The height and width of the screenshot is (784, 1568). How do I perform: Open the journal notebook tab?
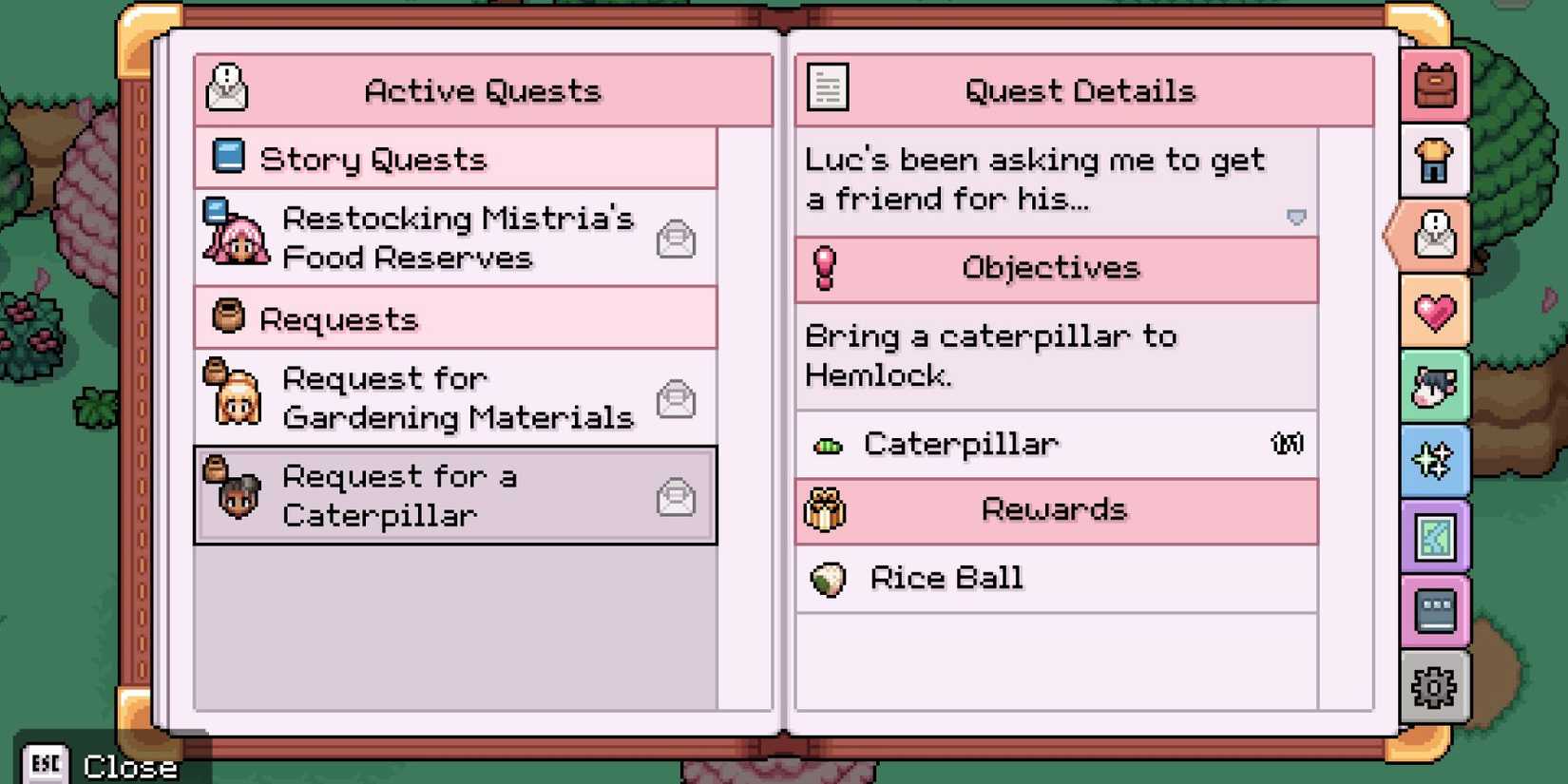(1435, 610)
